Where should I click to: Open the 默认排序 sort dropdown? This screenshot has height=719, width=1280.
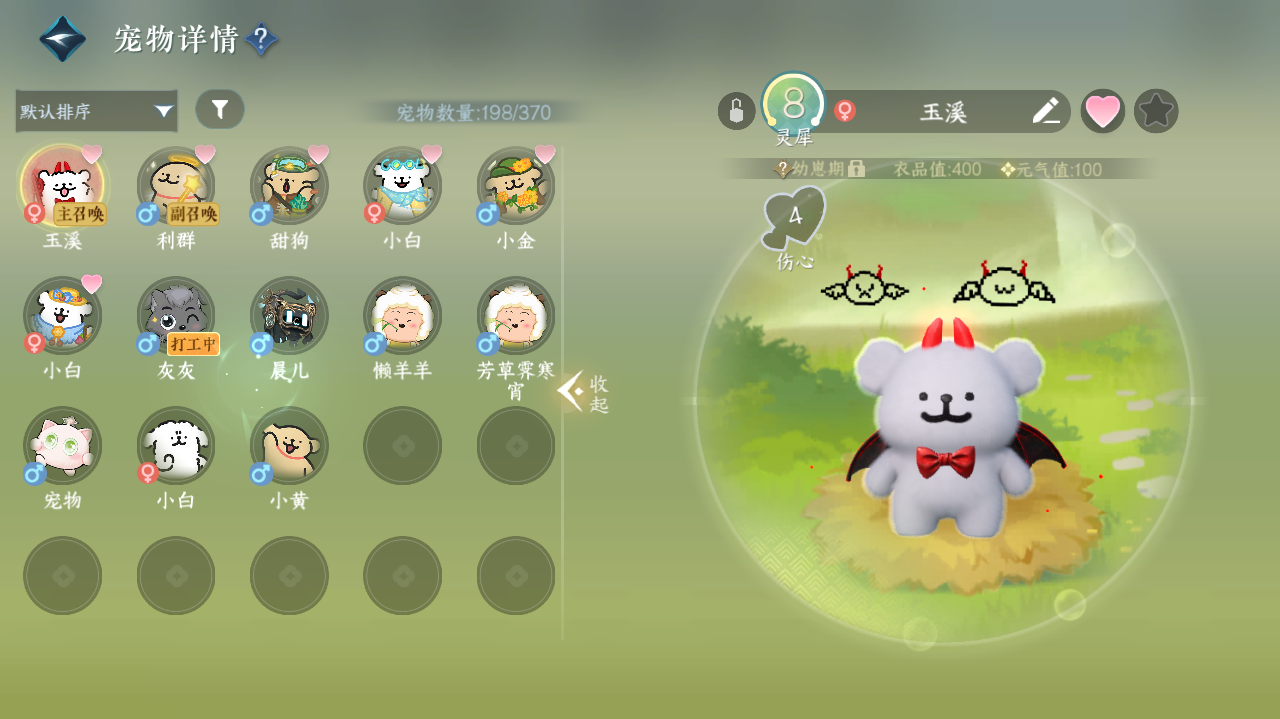(x=96, y=111)
